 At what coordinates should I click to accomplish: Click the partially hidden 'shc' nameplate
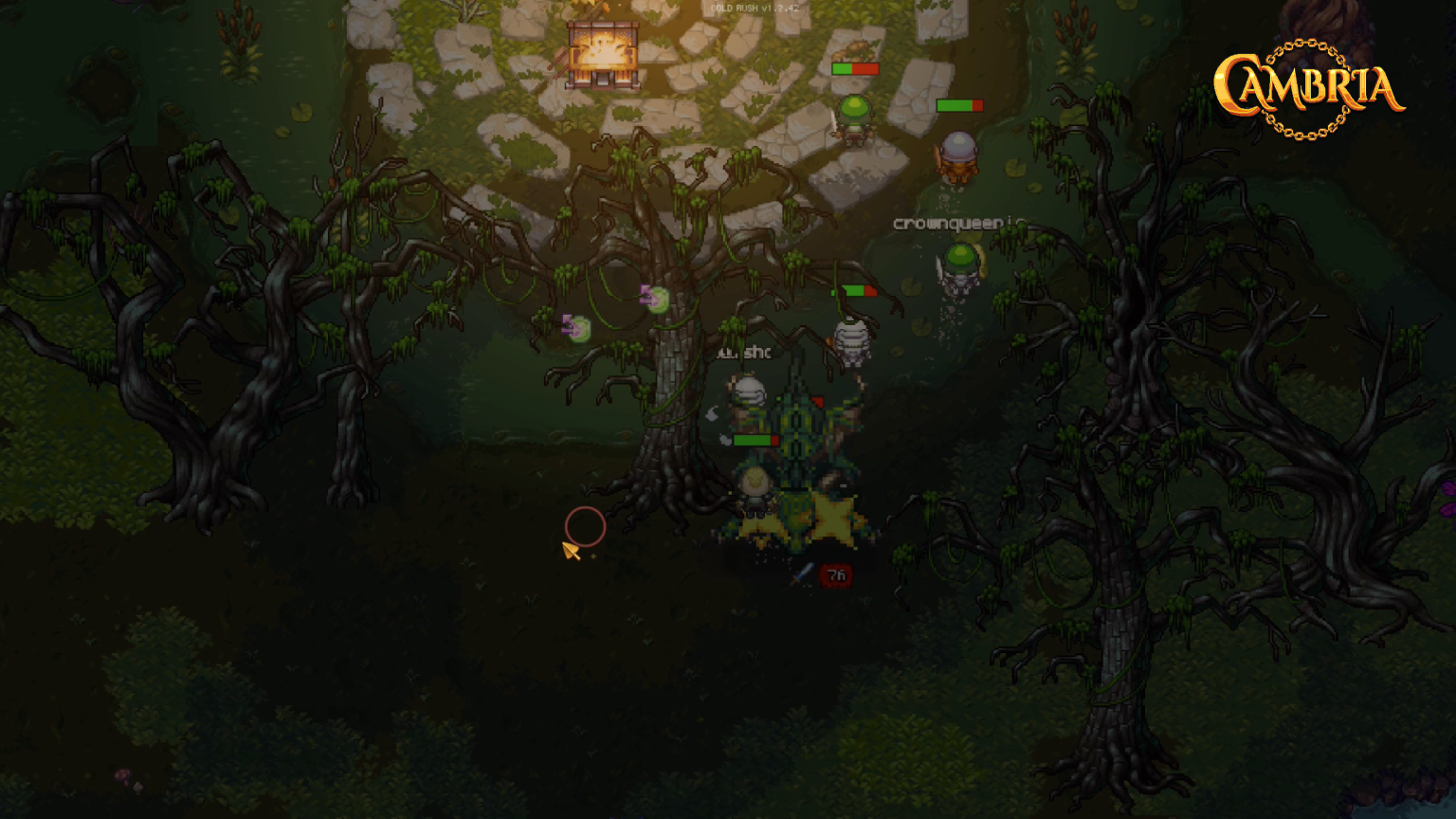tap(746, 353)
